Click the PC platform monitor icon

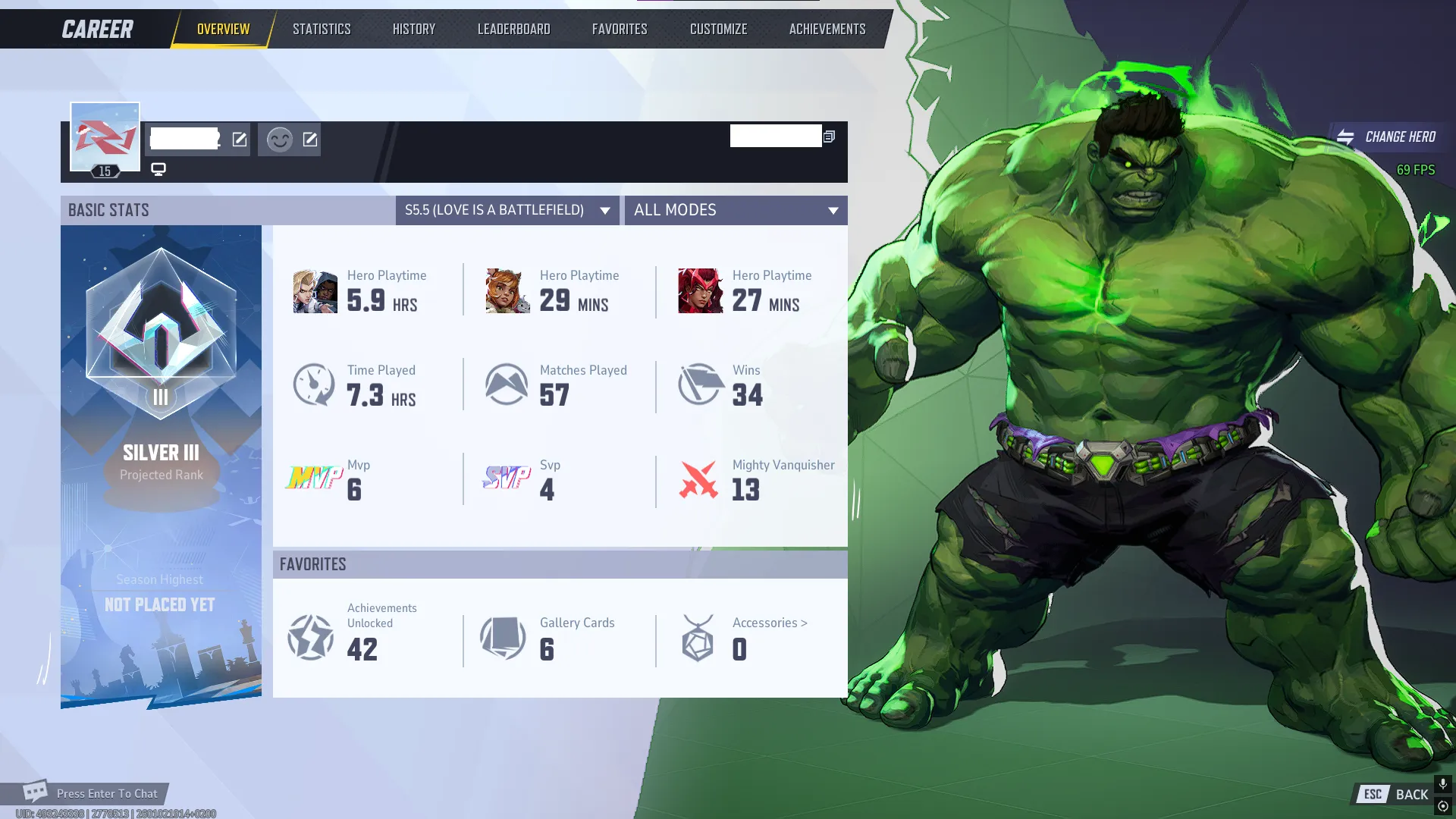pos(158,169)
